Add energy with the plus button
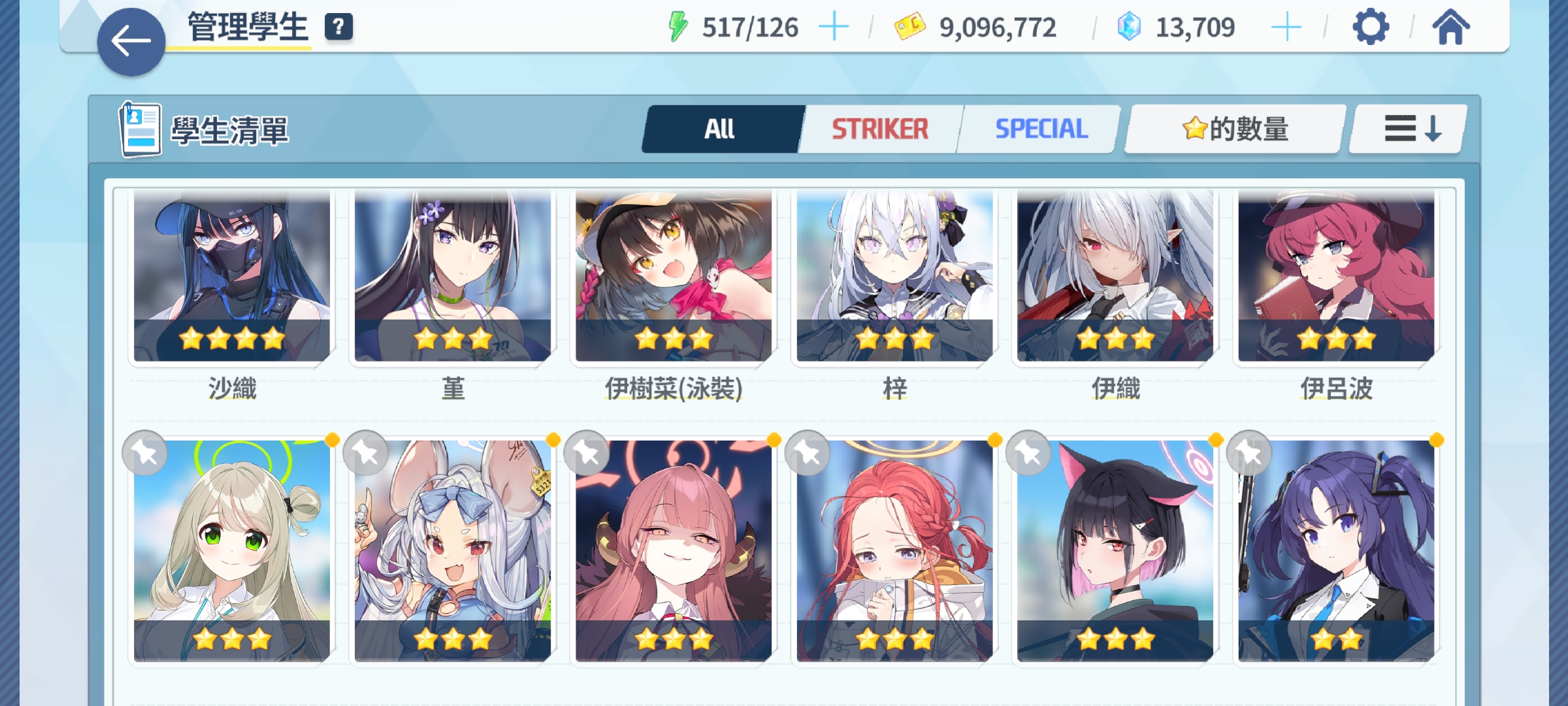The image size is (1568, 706). (x=834, y=27)
